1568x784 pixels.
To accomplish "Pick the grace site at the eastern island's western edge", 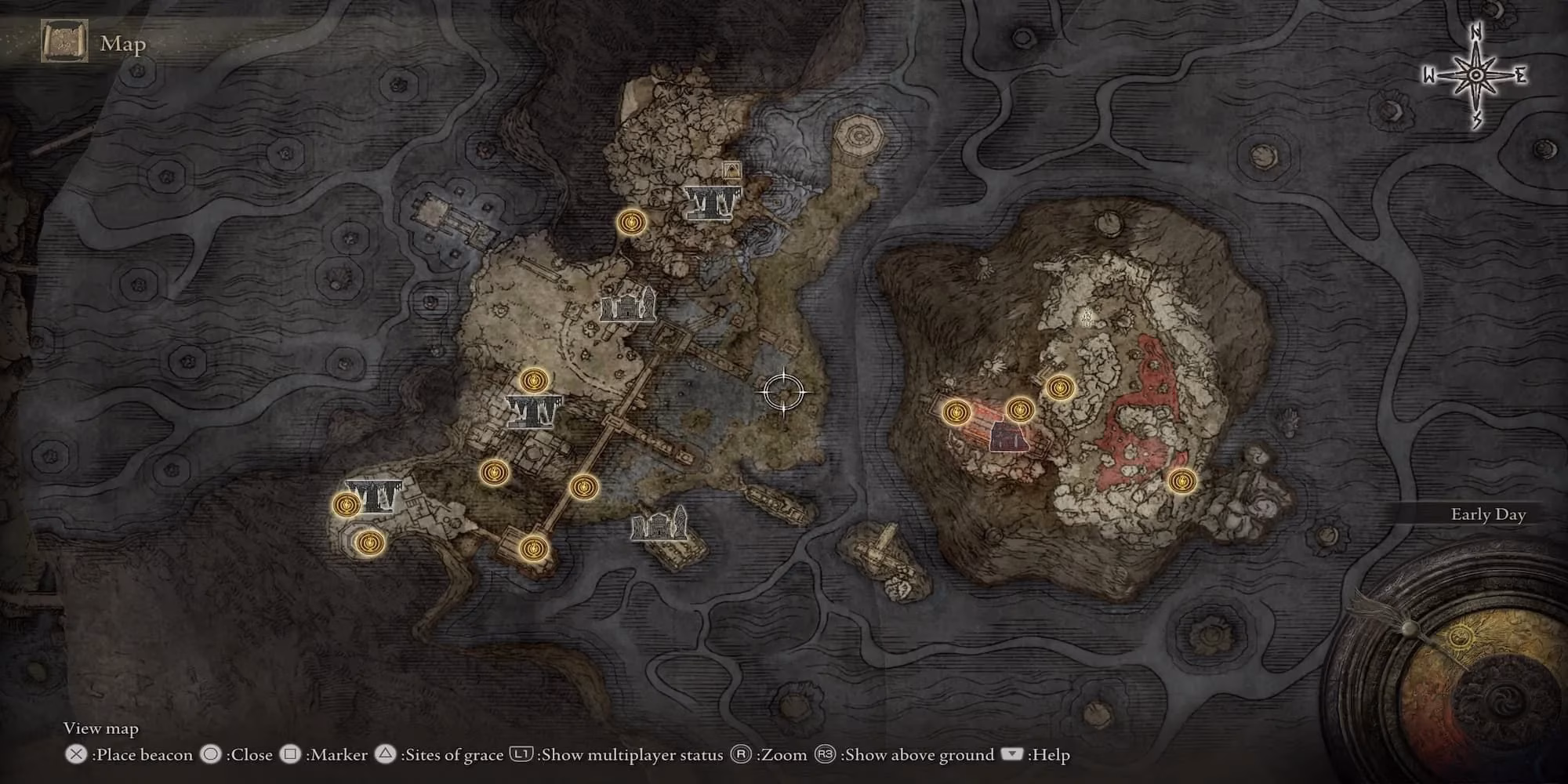I will tap(956, 412).
